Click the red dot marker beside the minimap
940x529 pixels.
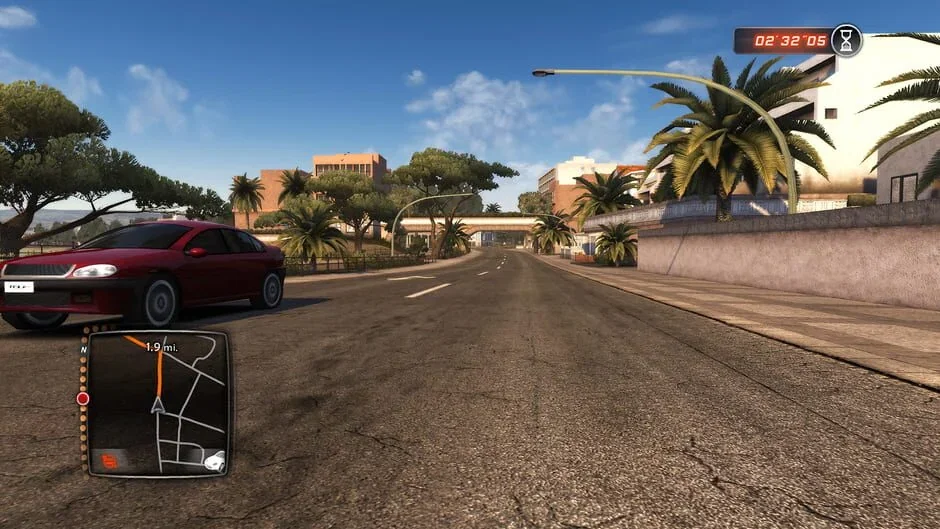(x=83, y=398)
